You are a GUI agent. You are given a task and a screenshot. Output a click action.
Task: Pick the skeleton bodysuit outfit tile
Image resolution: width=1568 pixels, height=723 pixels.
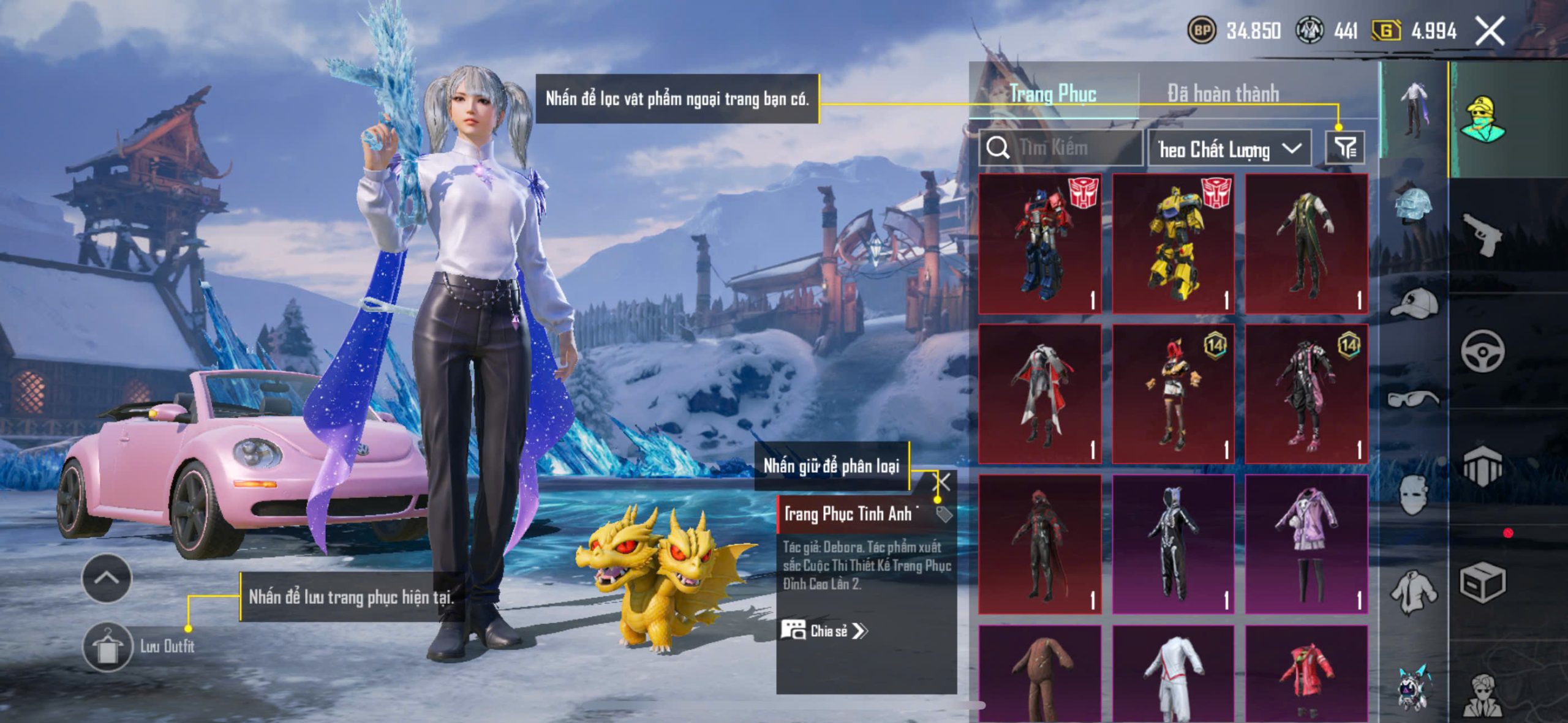(x=1173, y=544)
